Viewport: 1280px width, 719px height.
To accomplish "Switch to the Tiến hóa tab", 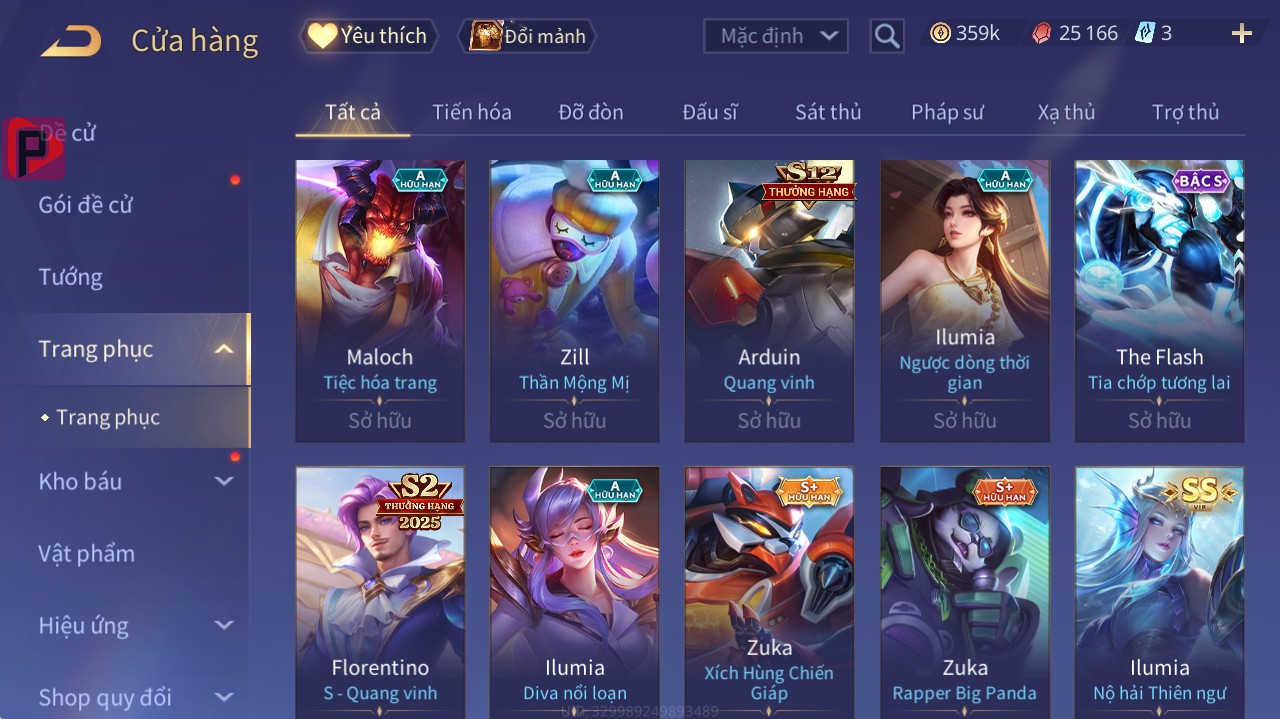I will click(x=471, y=112).
